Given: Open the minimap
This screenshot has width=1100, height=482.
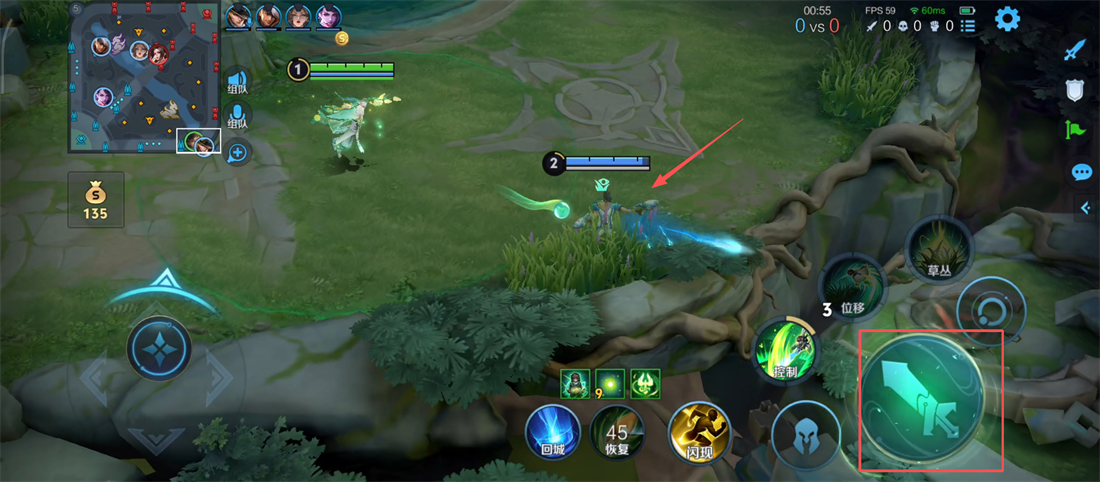Looking at the screenshot, I should pyautogui.click(x=144, y=77).
